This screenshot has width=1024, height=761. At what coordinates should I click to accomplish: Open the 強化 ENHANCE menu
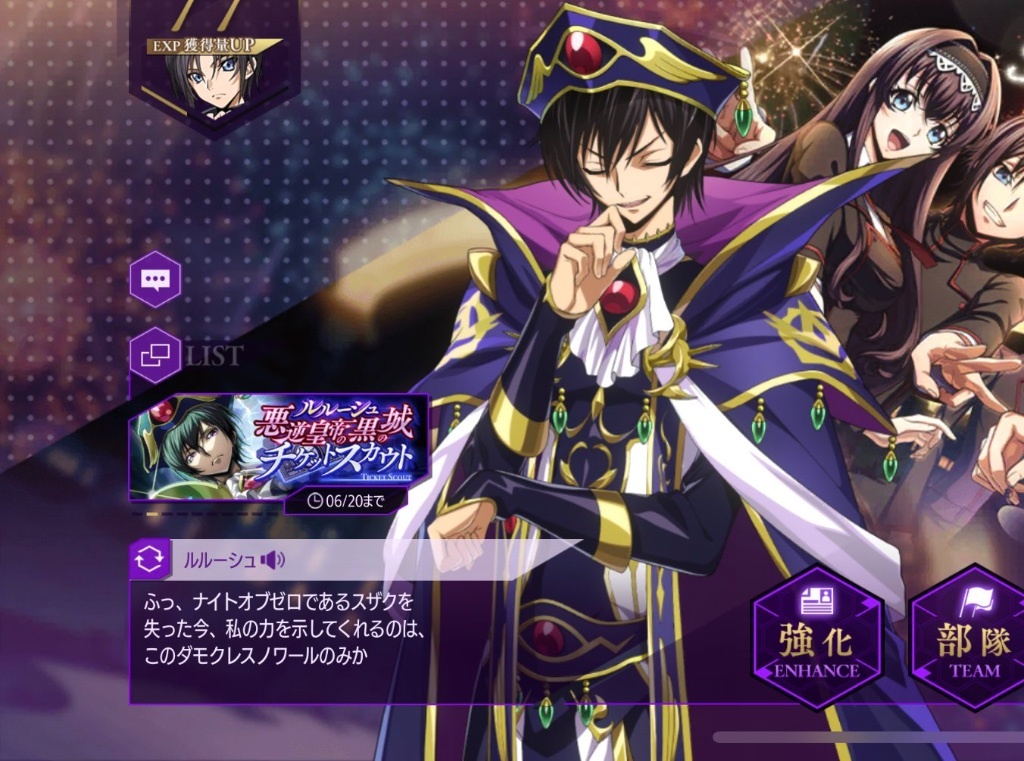click(816, 637)
